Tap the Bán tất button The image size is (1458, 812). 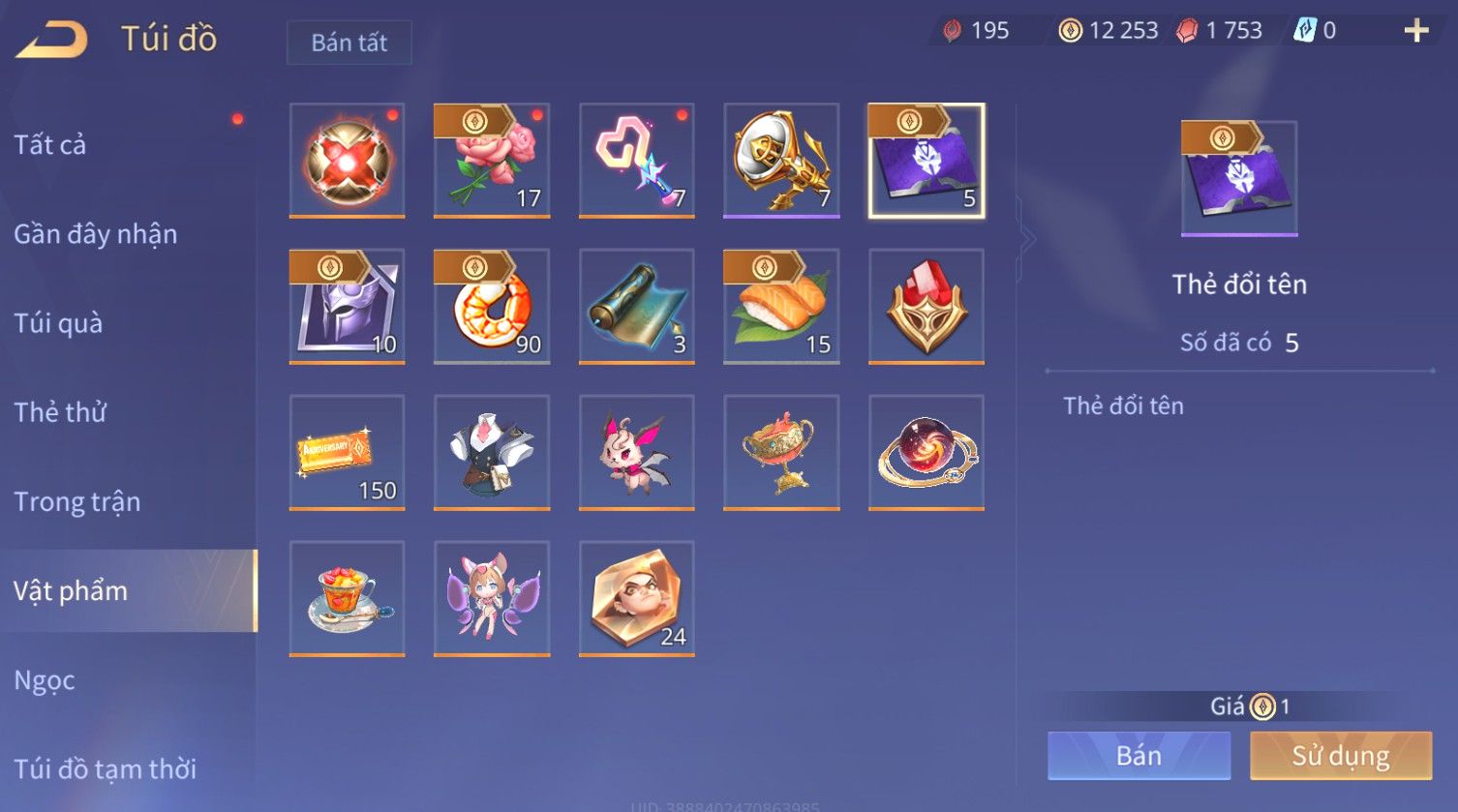[x=349, y=43]
